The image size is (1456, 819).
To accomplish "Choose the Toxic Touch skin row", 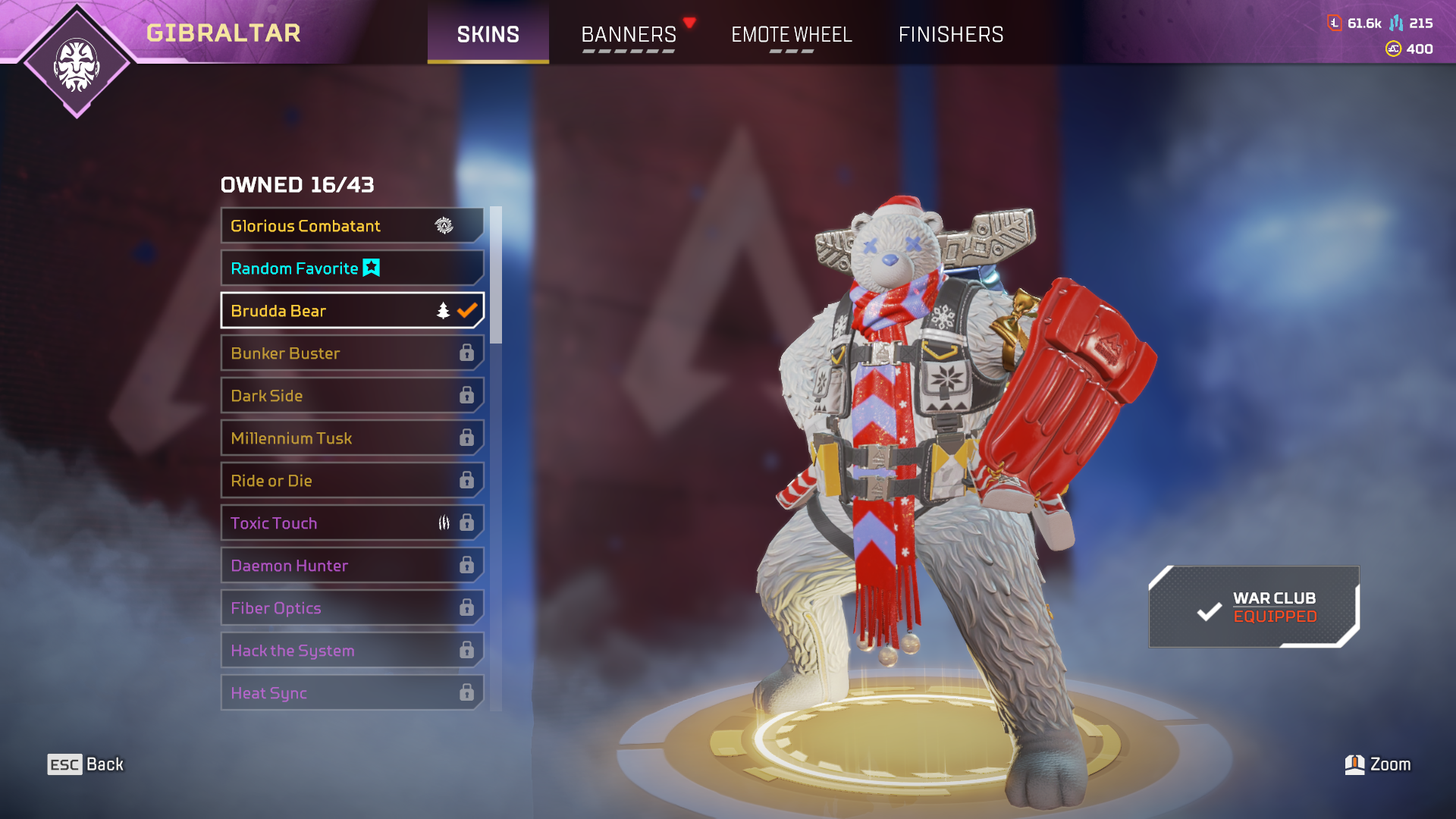I will click(352, 523).
